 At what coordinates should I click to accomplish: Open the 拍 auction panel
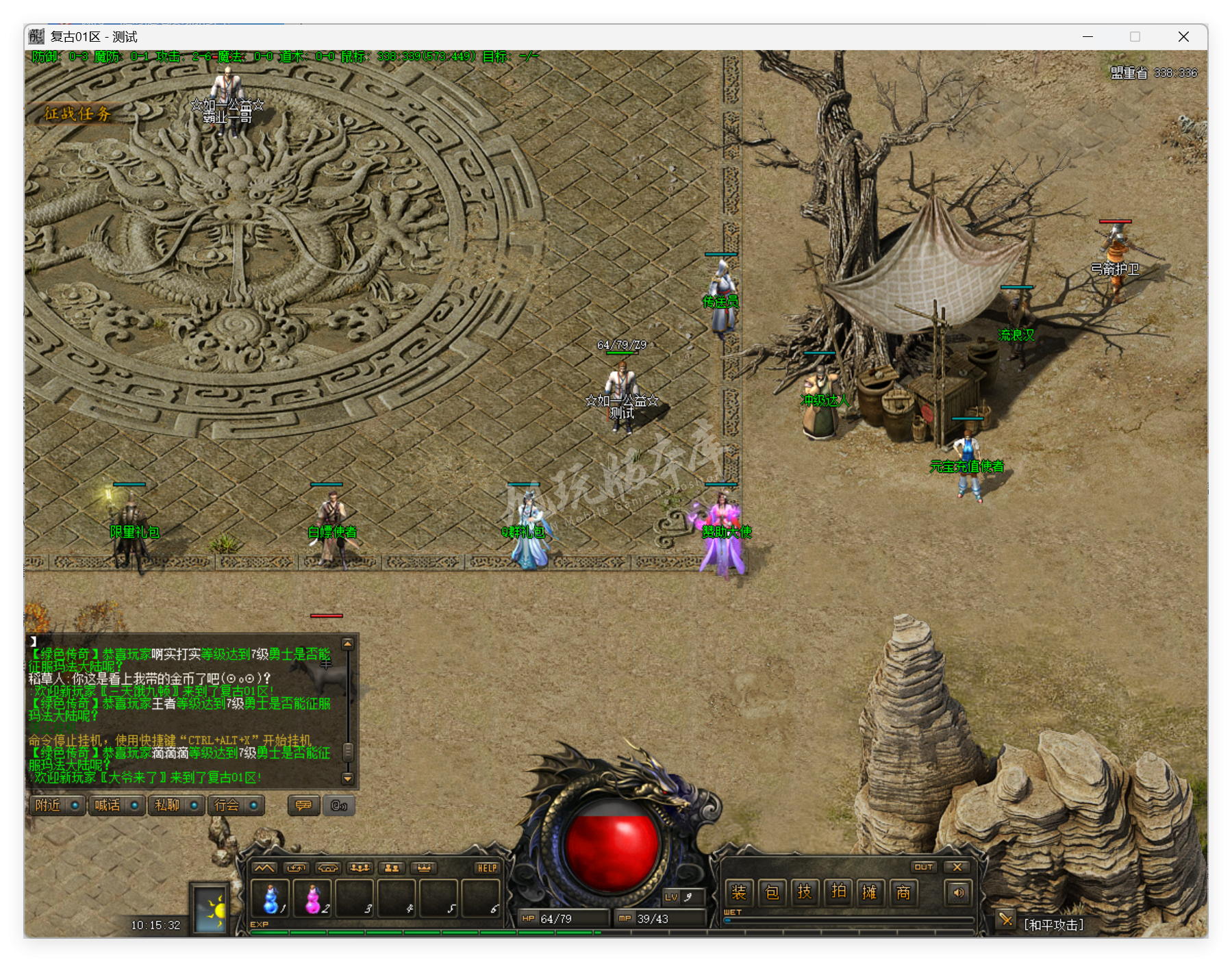(x=838, y=893)
